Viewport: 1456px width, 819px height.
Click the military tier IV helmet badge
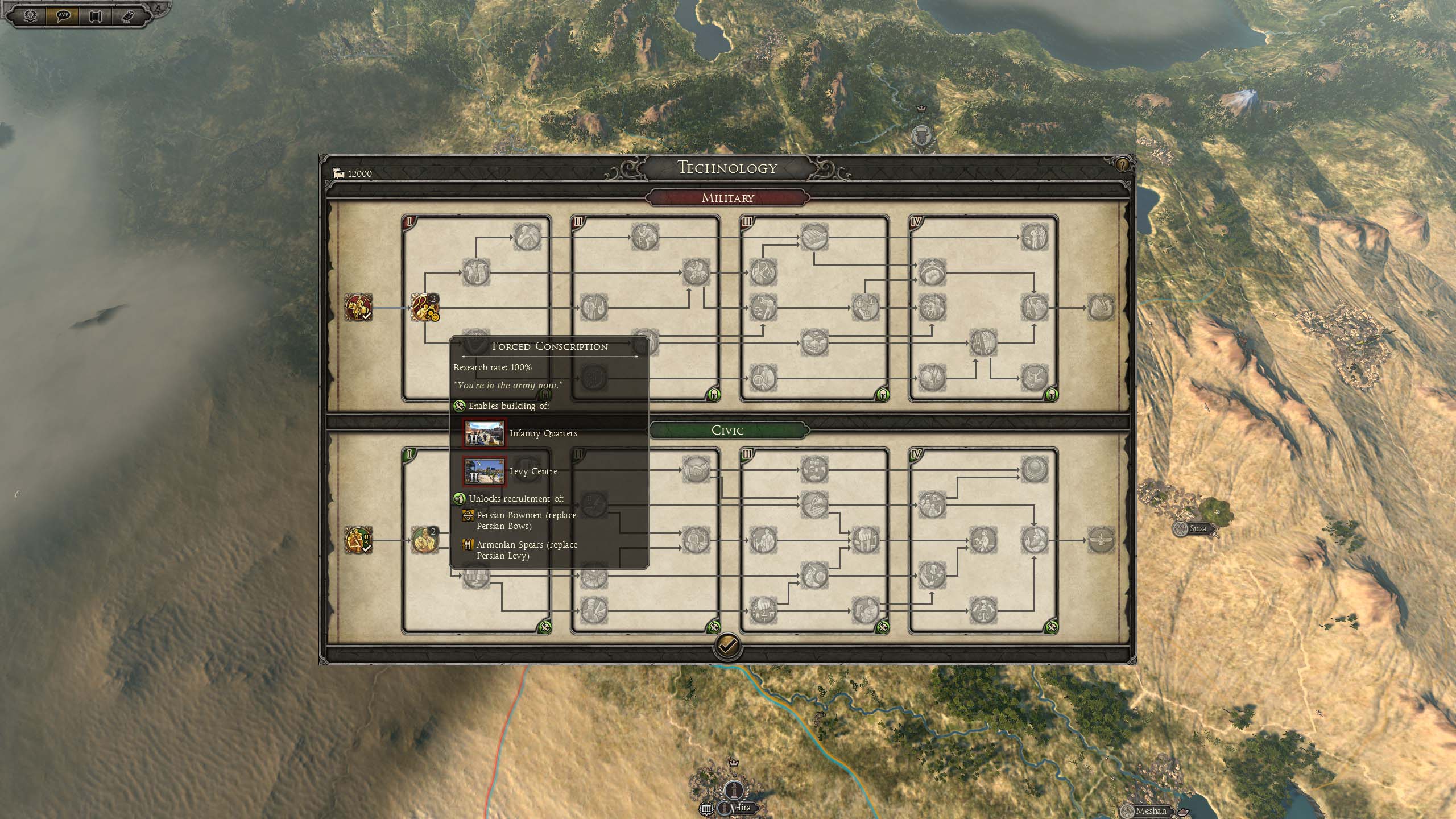pyautogui.click(x=1051, y=395)
